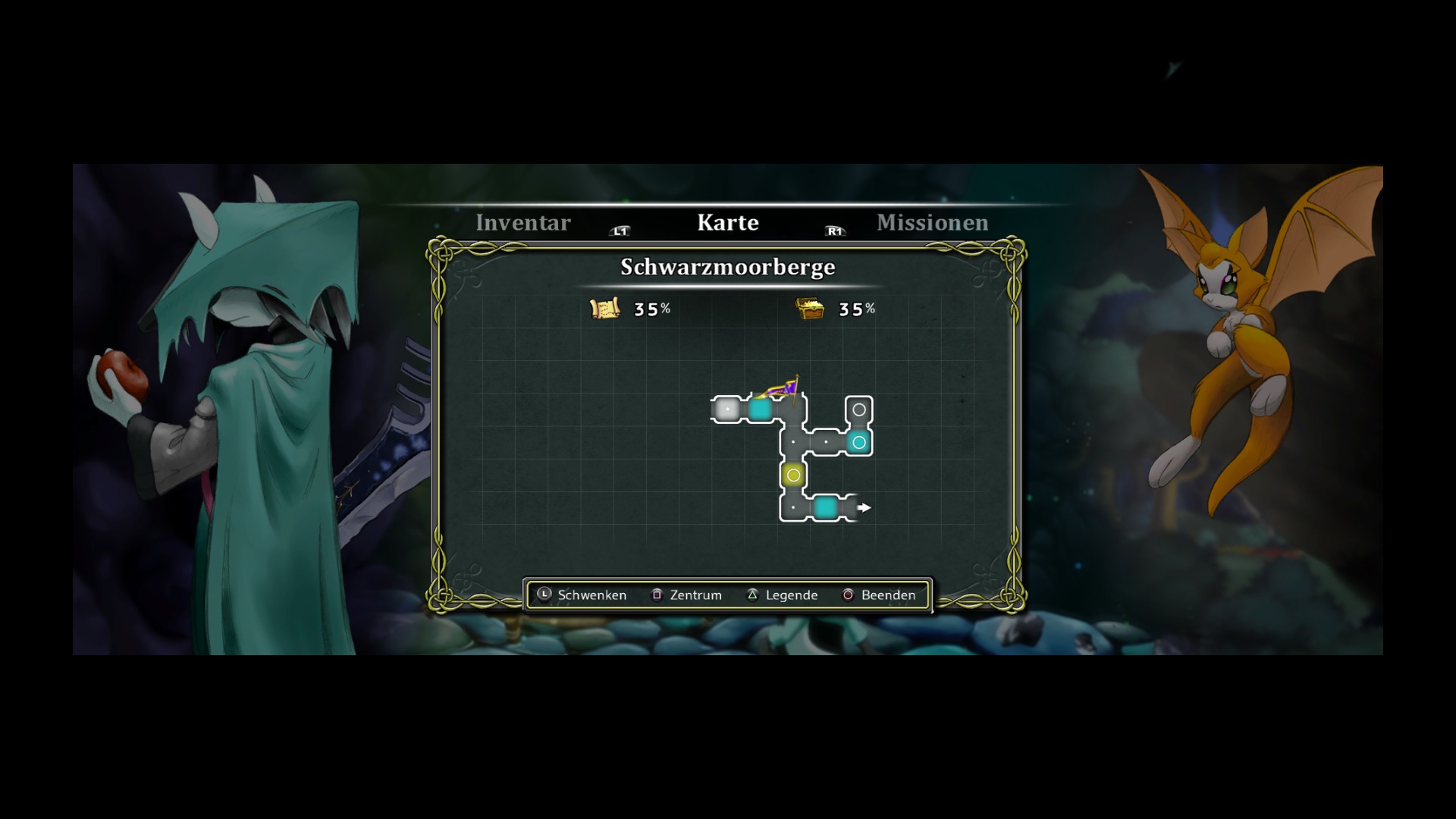Switch to the Inventar tab
Viewport: 1456px width, 819px height.
pyautogui.click(x=522, y=222)
